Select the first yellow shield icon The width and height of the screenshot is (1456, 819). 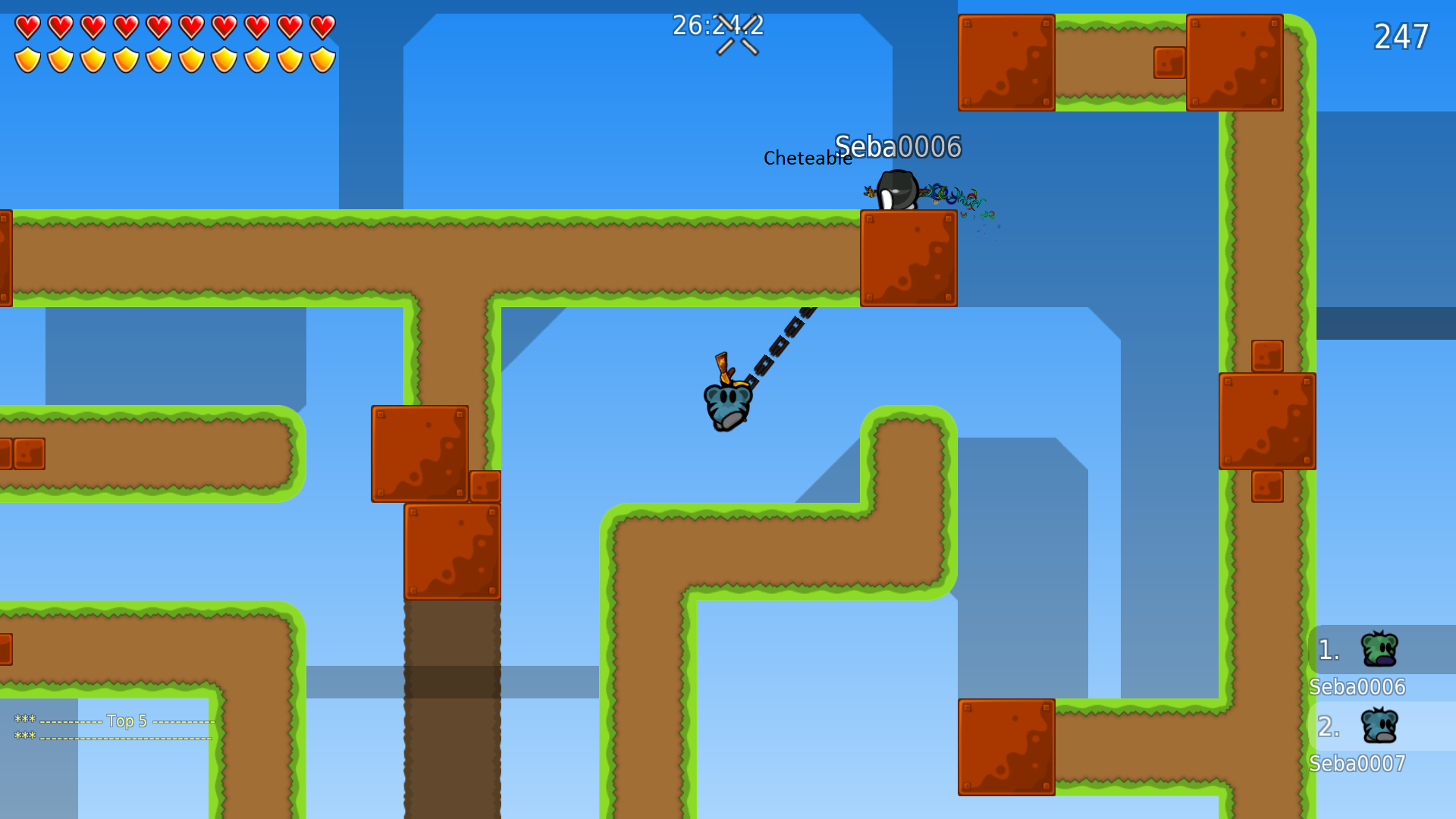[x=27, y=58]
